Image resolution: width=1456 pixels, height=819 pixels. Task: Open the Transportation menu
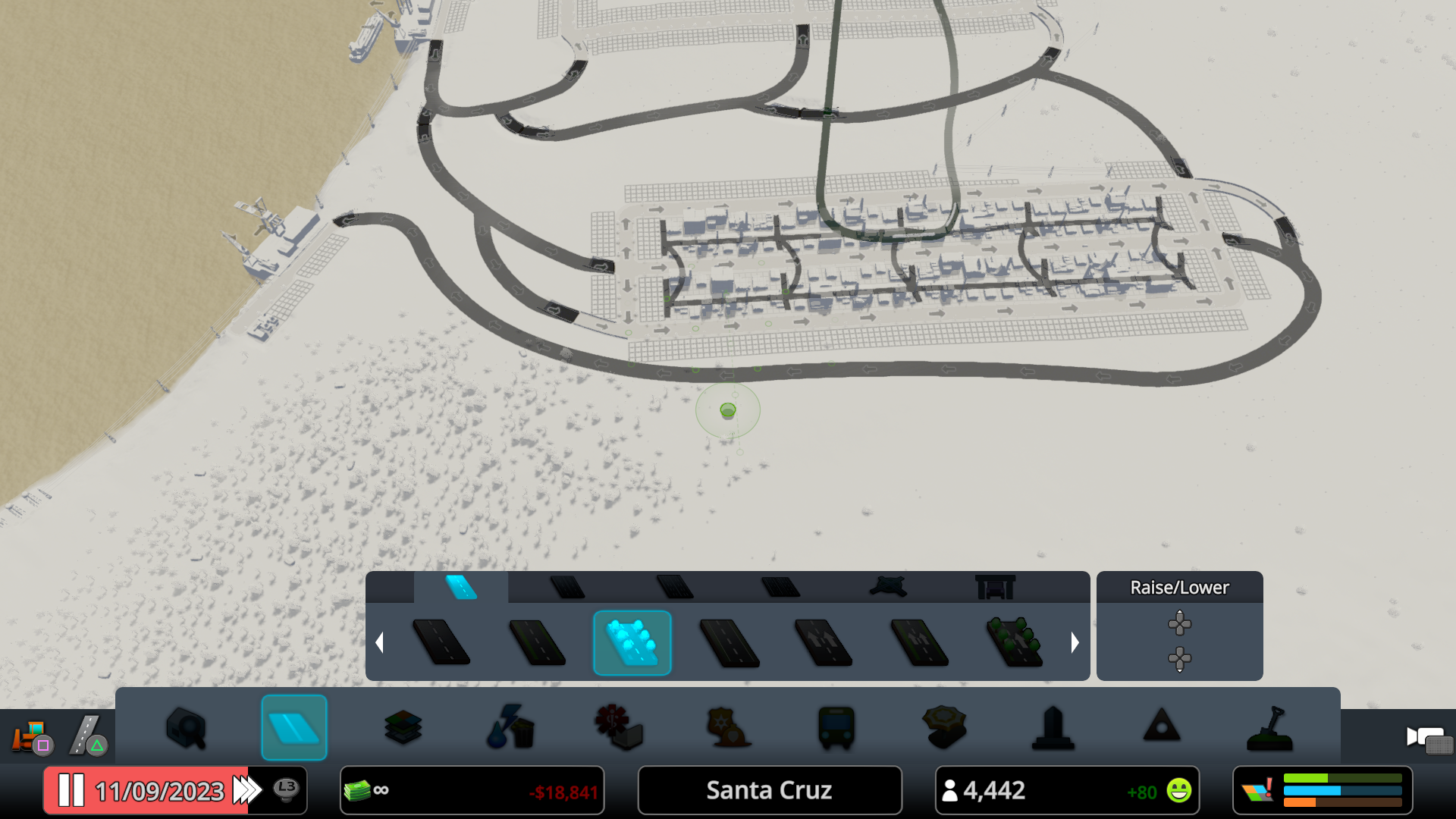pos(834,728)
